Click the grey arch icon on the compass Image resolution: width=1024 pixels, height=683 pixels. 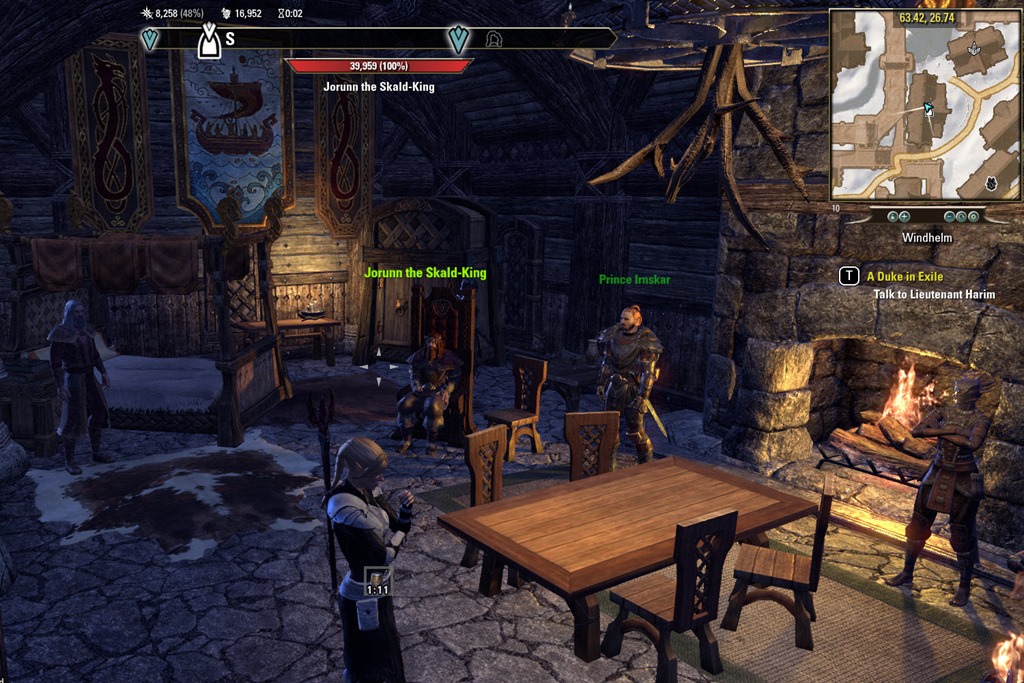[494, 40]
